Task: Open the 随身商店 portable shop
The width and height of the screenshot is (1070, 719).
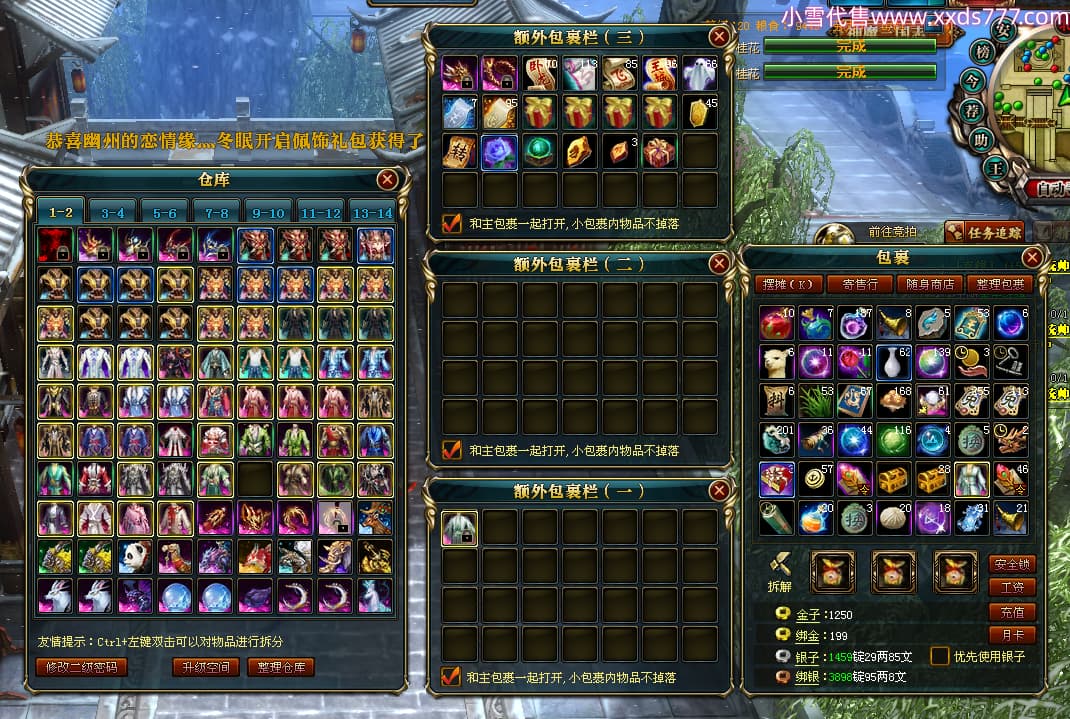Action: point(930,285)
